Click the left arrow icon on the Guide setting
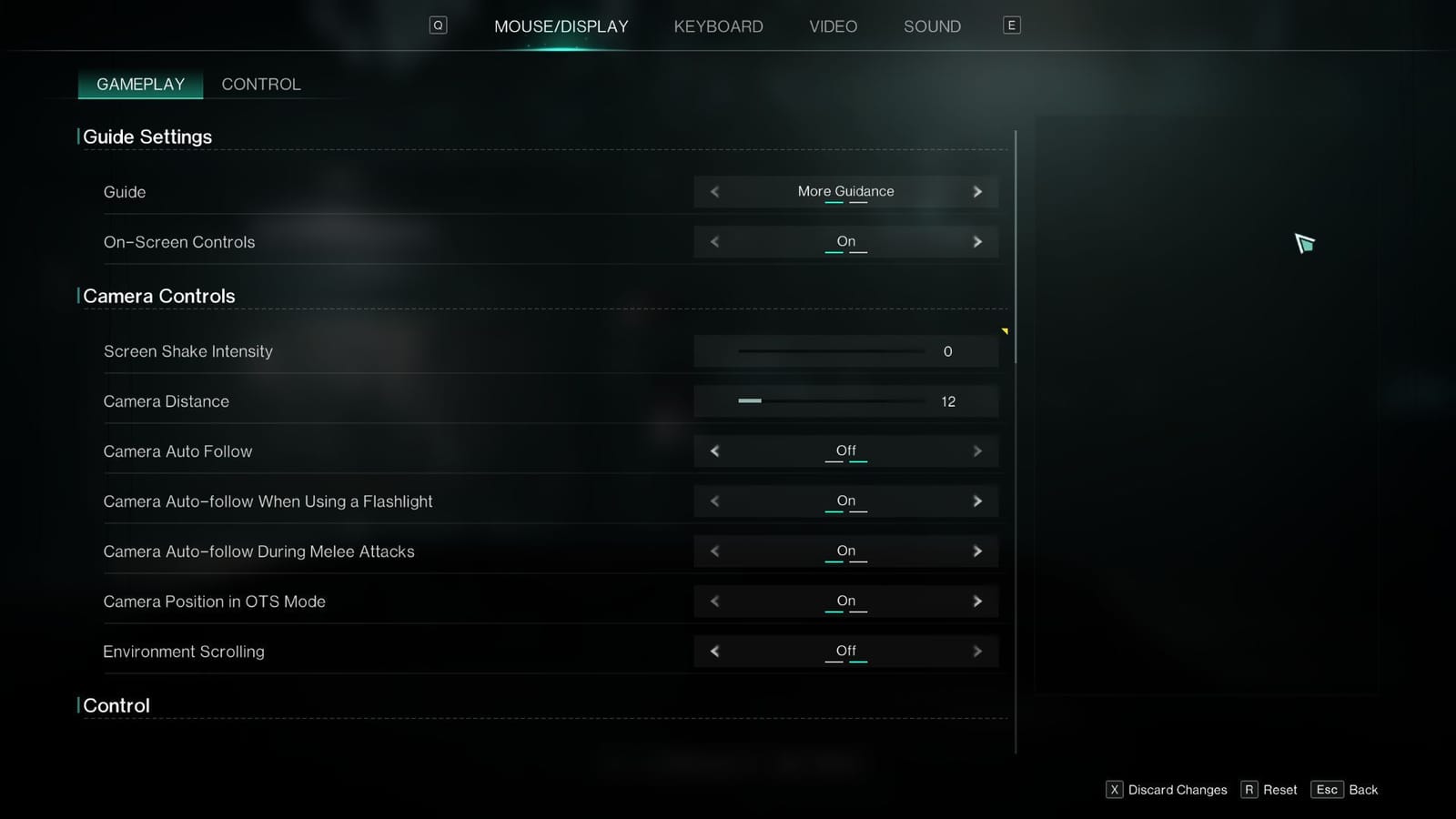This screenshot has height=819, width=1456. pos(714,191)
